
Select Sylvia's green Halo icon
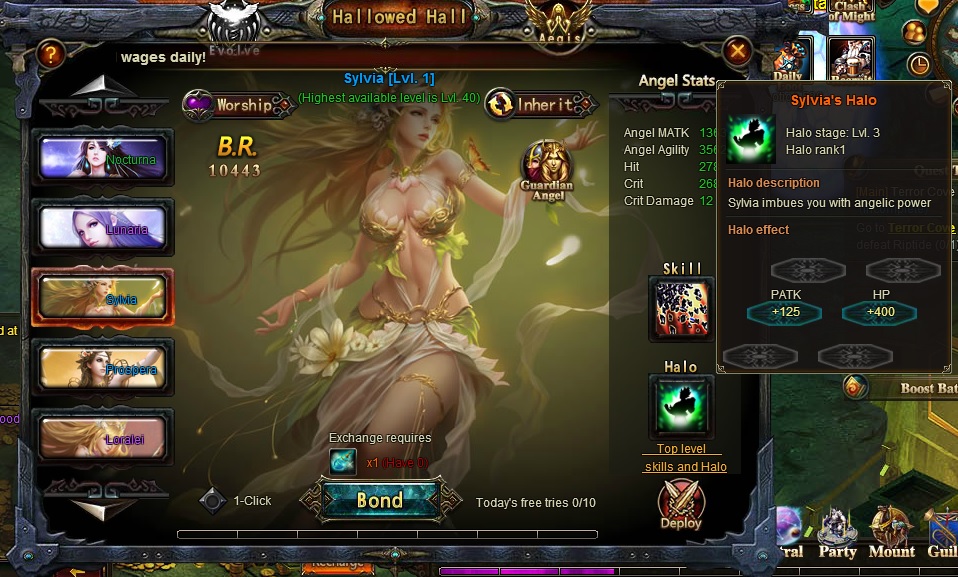point(682,407)
